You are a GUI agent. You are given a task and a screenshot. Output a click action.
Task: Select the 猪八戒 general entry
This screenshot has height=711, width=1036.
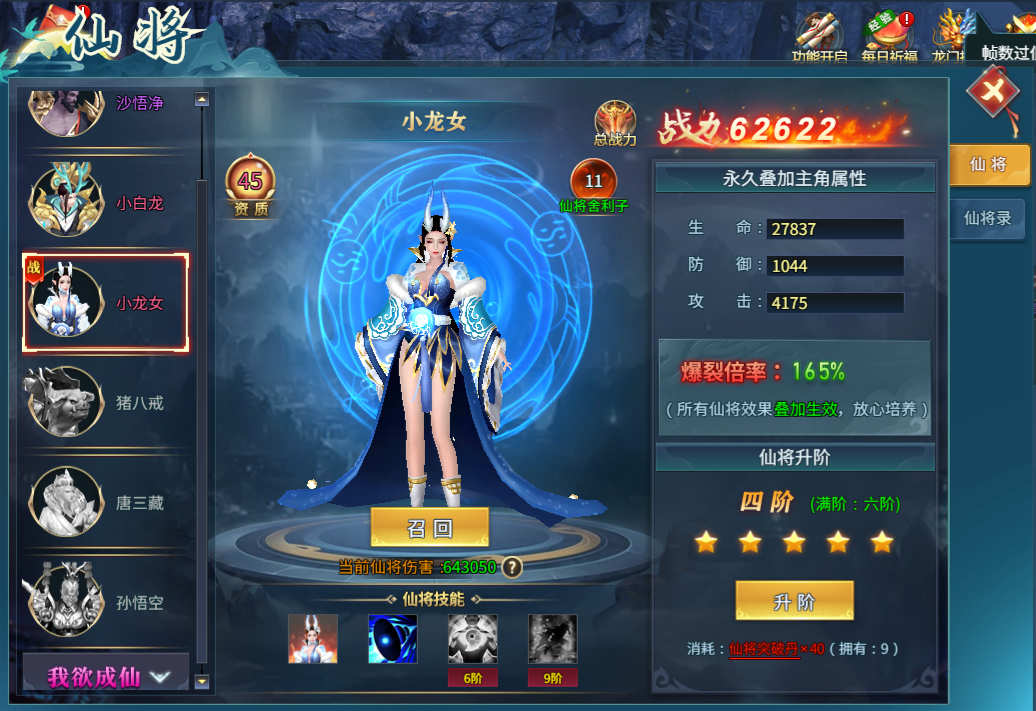coord(104,402)
